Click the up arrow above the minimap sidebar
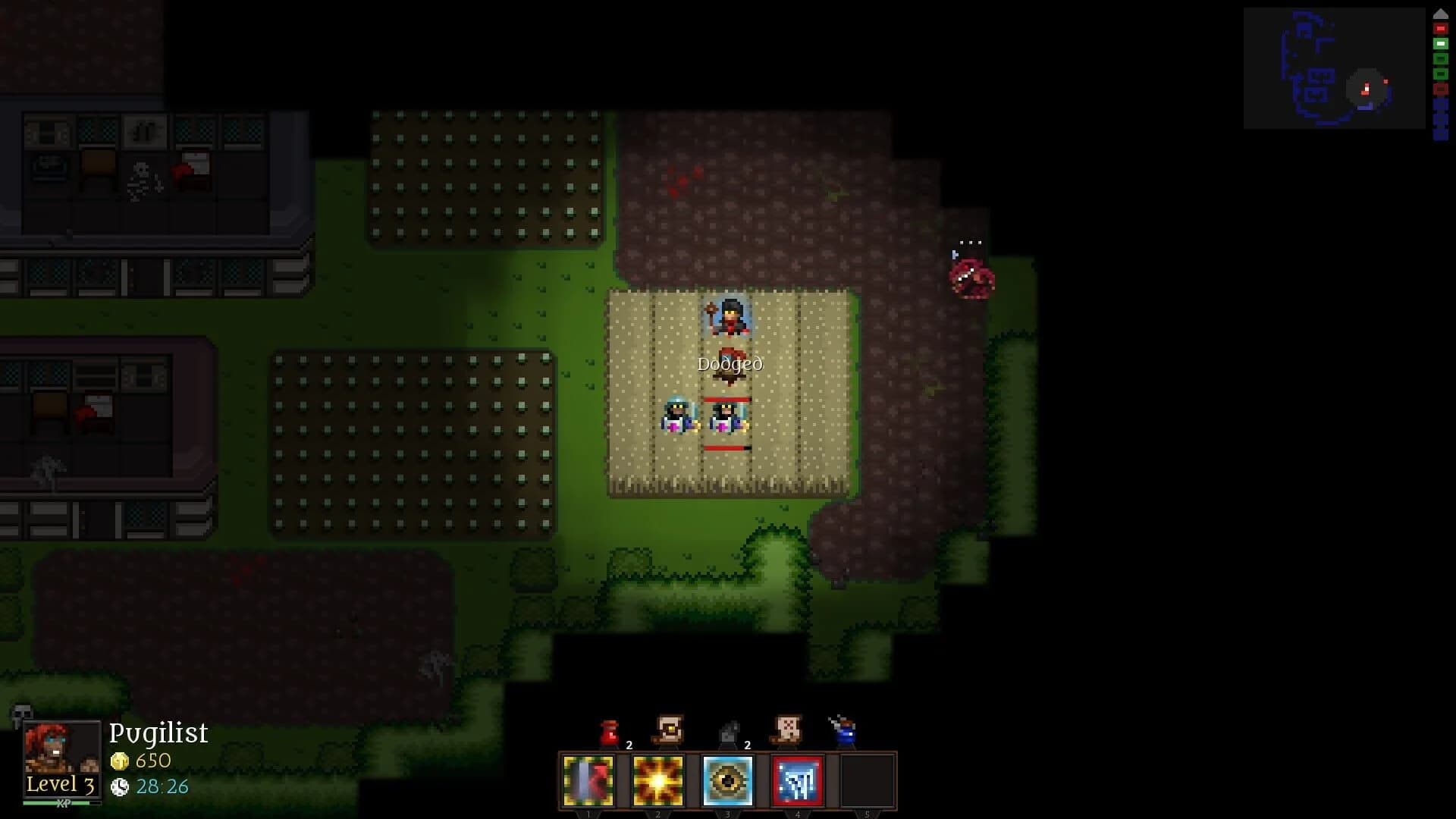The height and width of the screenshot is (819, 1456). 1441,14
